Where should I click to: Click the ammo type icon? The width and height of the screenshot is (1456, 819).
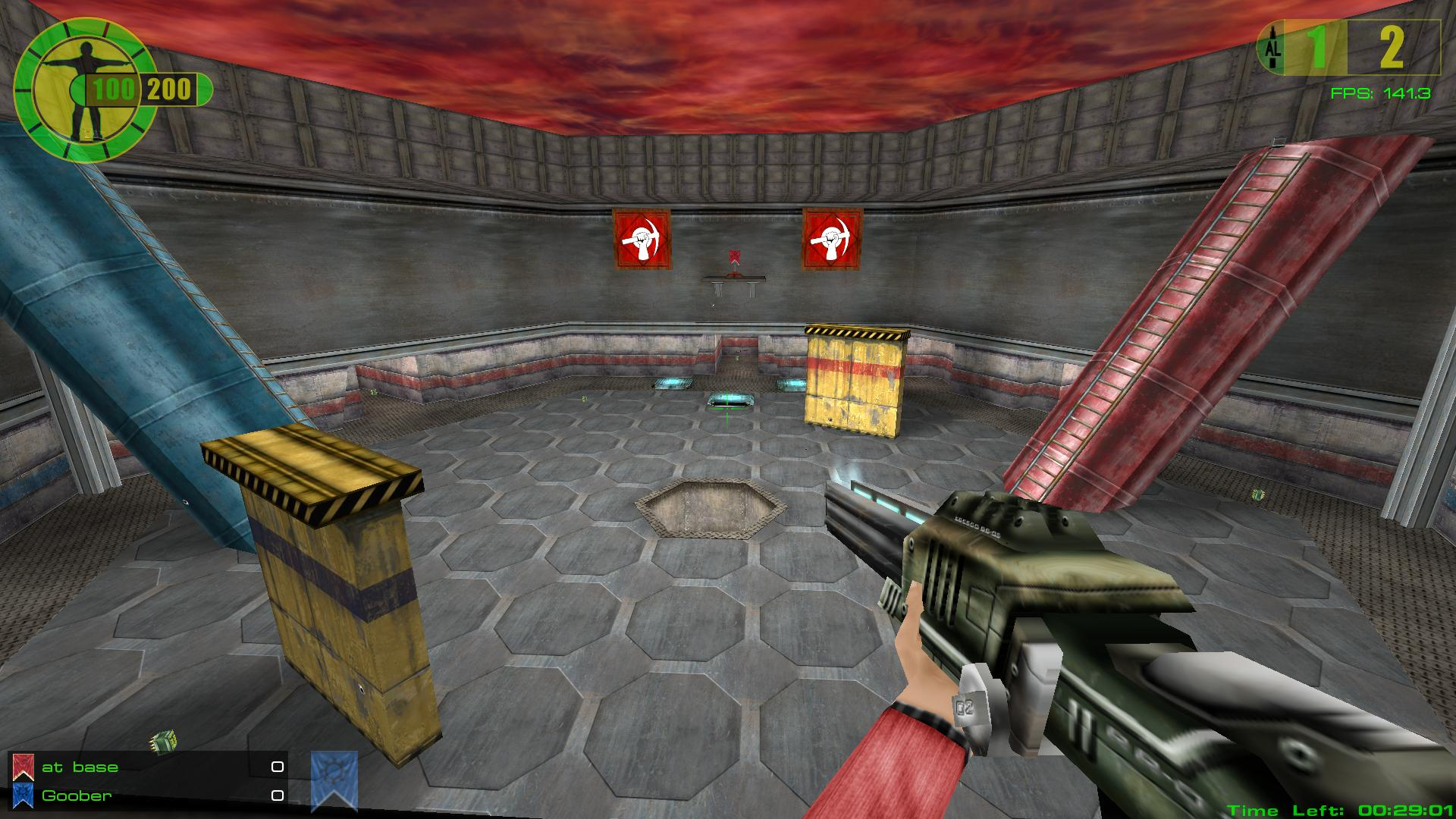tap(1272, 48)
